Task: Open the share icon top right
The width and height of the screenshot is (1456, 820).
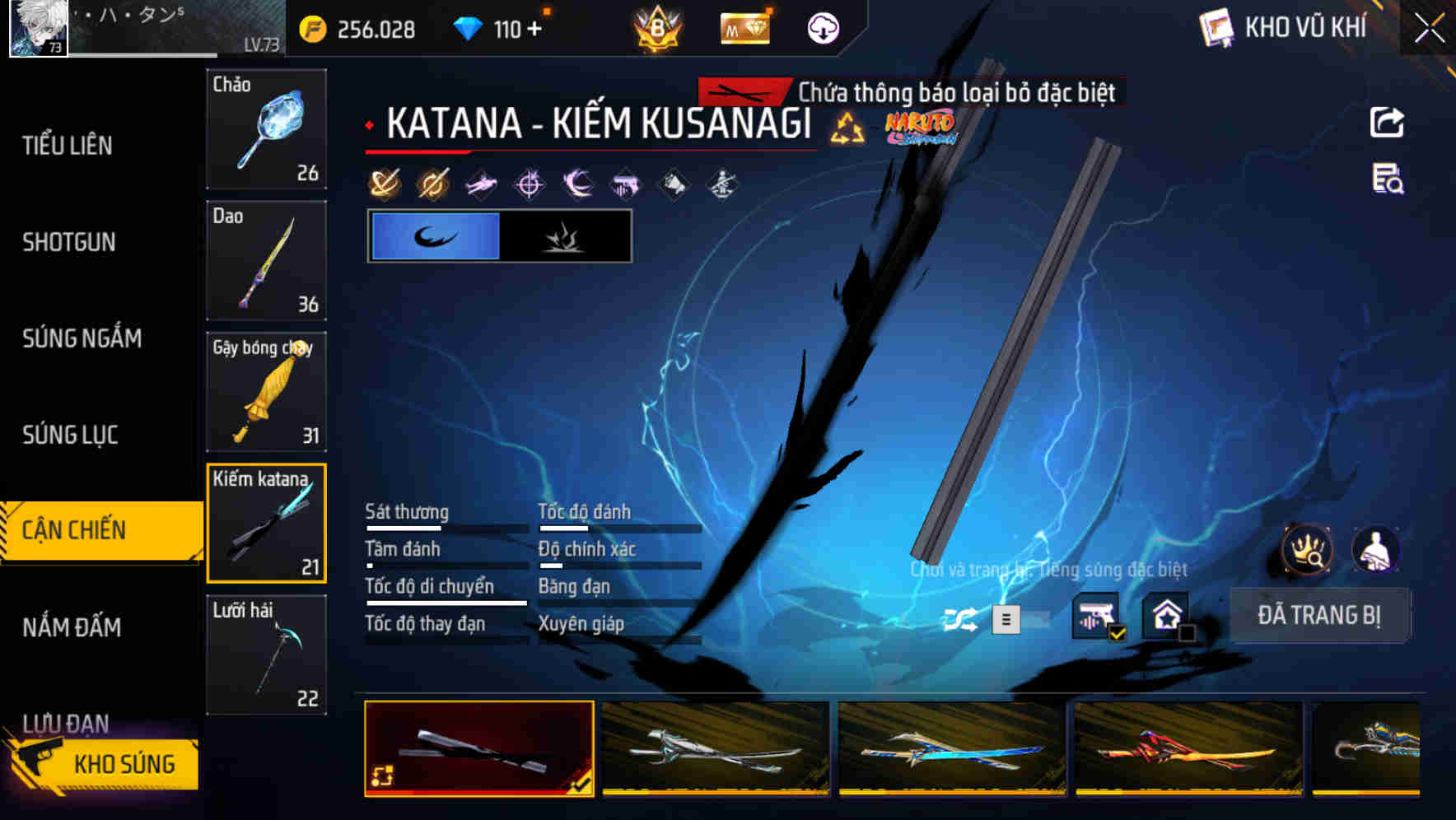Action: click(x=1387, y=122)
